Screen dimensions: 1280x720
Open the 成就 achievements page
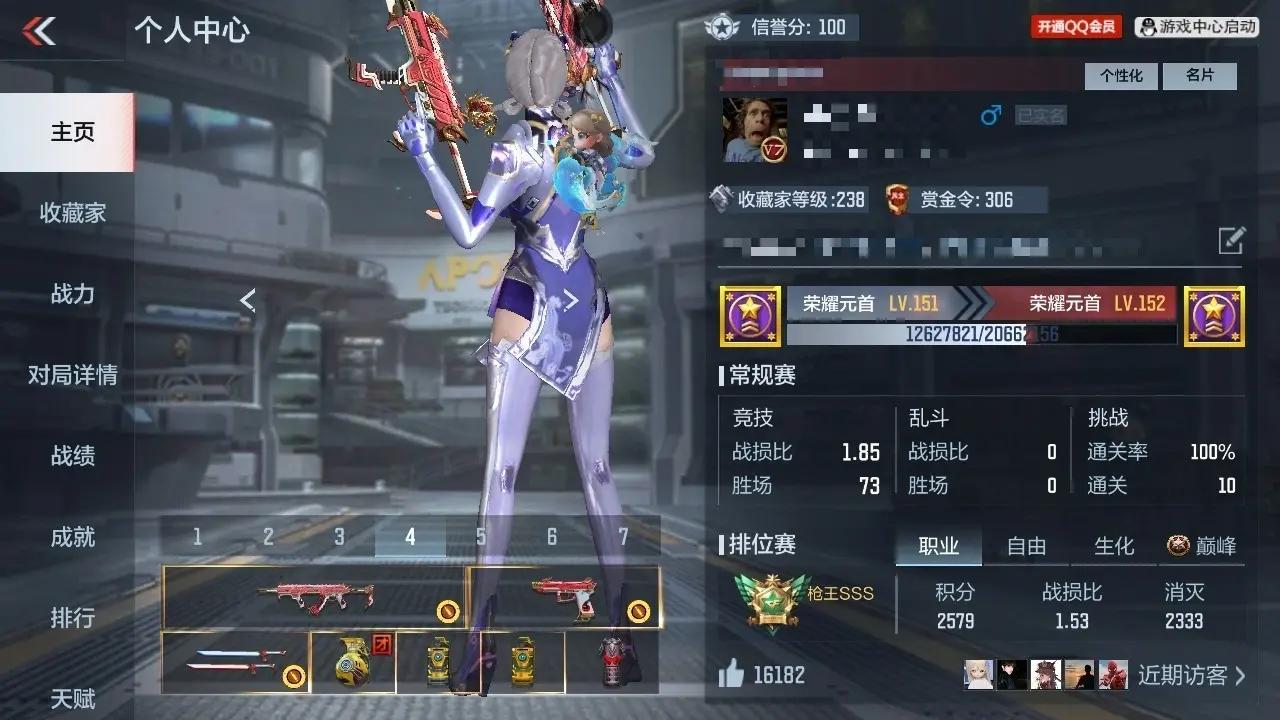click(x=72, y=537)
